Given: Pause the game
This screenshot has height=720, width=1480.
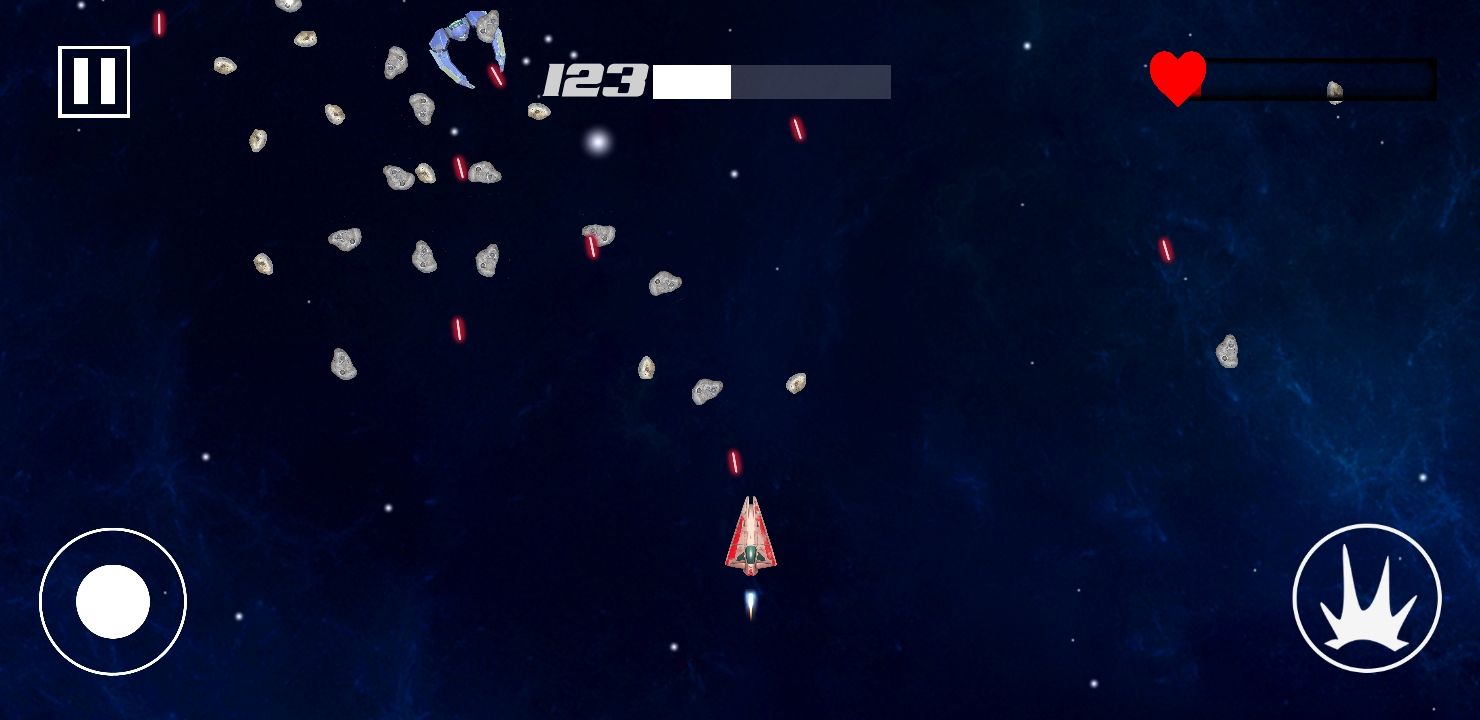Looking at the screenshot, I should pos(94,82).
